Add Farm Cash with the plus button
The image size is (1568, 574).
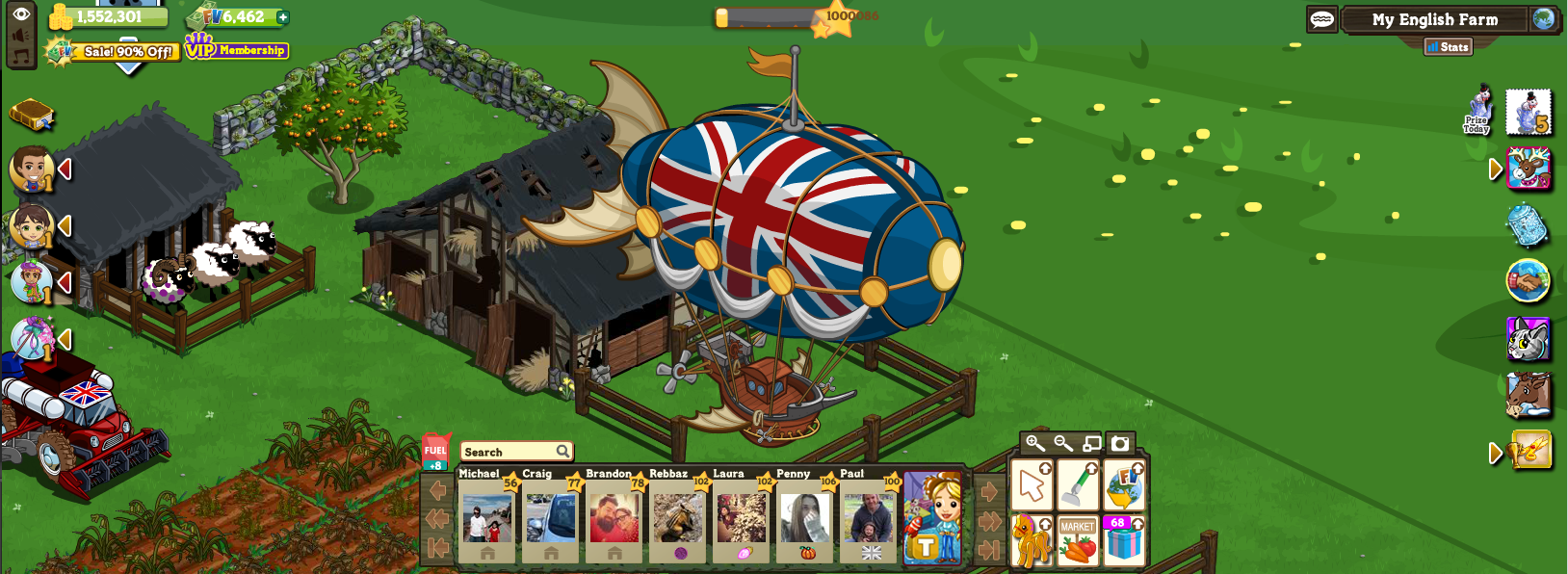tap(282, 17)
